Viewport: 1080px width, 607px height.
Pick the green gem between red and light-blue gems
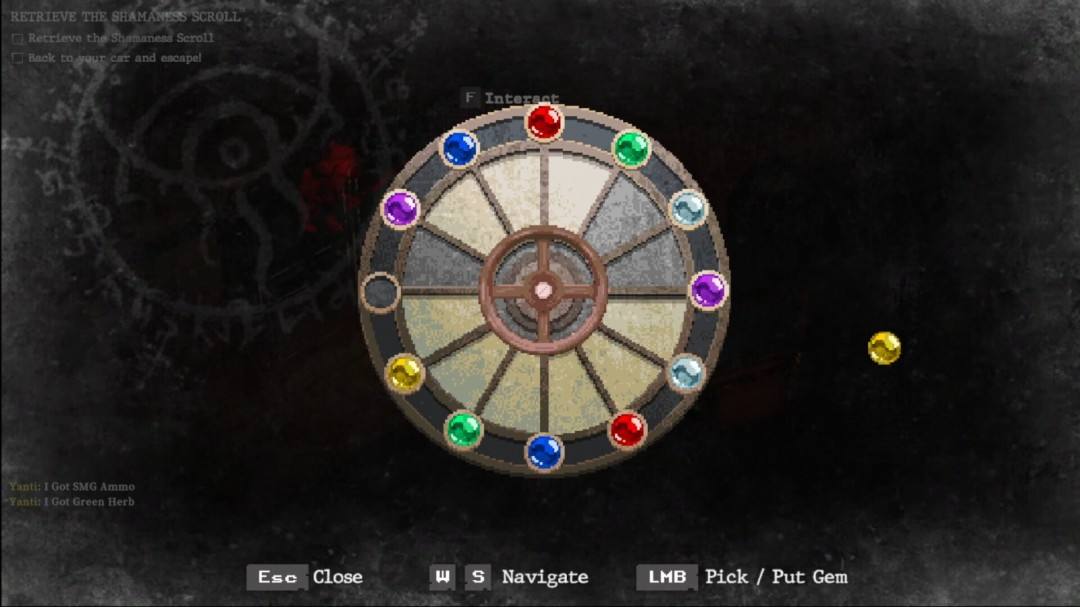pos(630,149)
